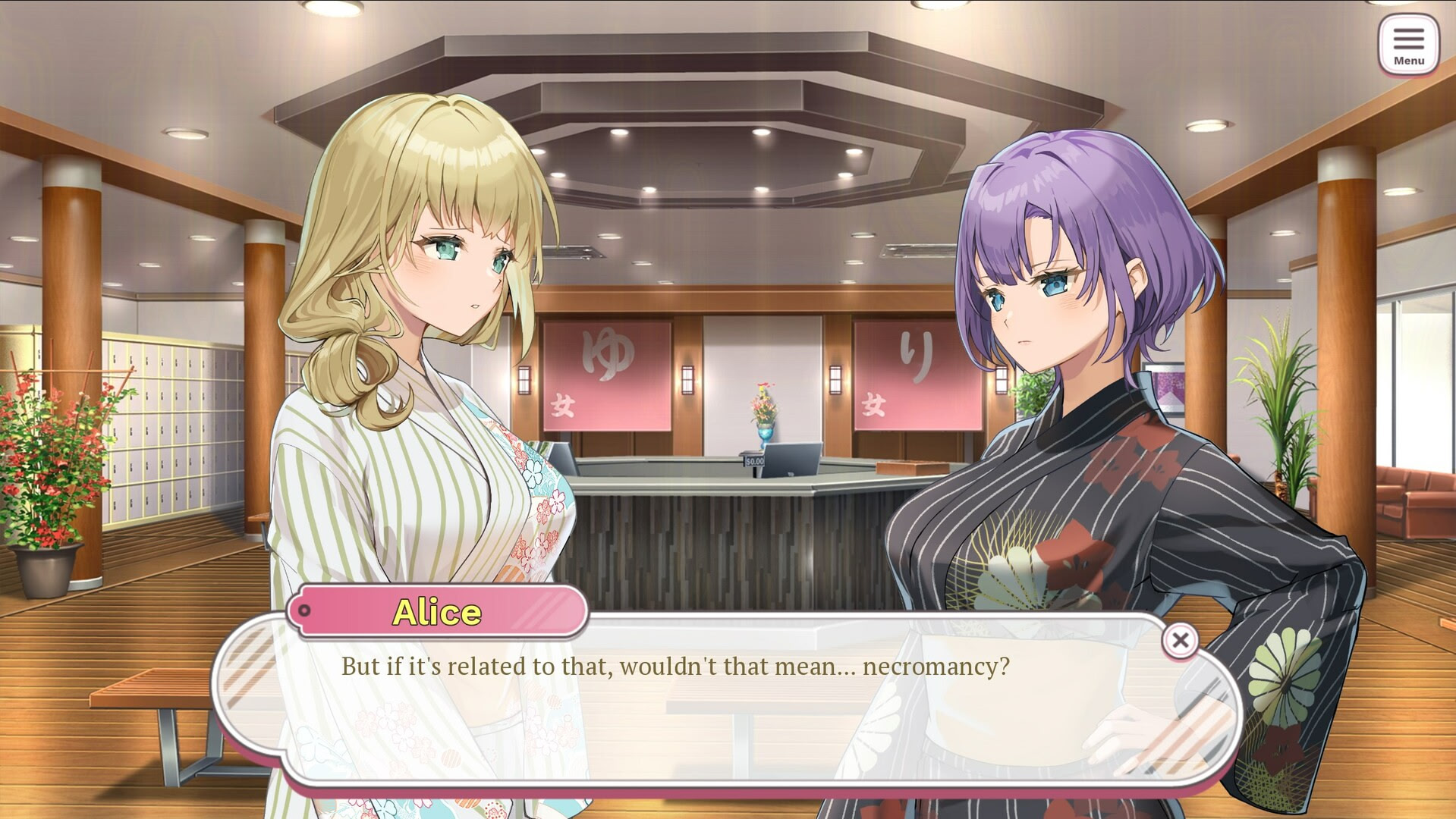Click the pink Alice nameplate banner
Screen dimensions: 1456x819
tap(439, 611)
